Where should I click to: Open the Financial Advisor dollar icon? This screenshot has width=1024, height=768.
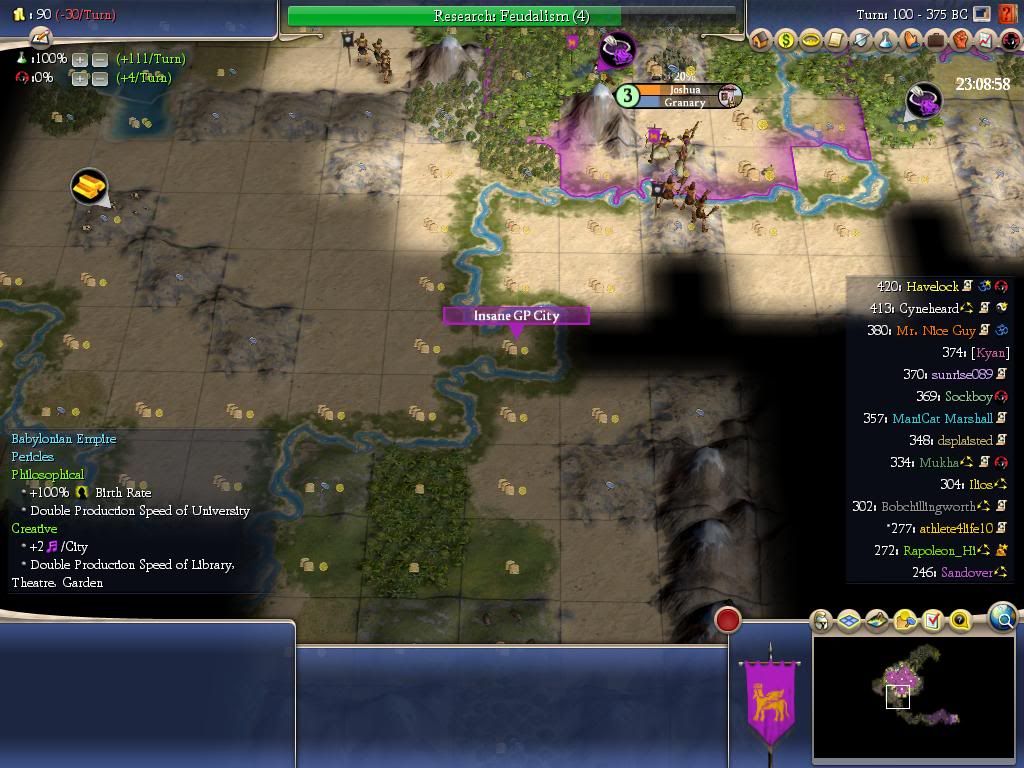coord(786,41)
